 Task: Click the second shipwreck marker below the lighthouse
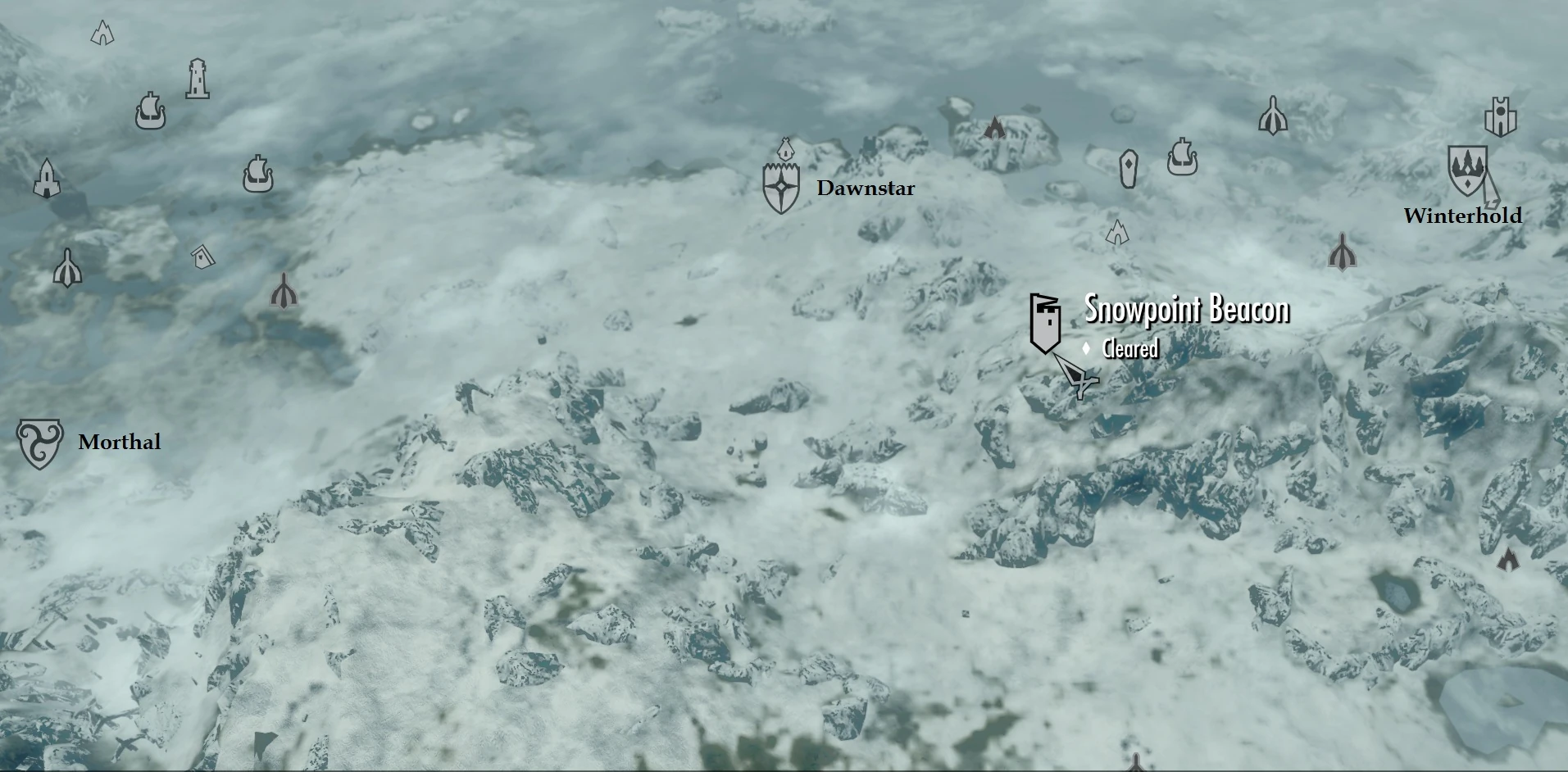(x=257, y=175)
